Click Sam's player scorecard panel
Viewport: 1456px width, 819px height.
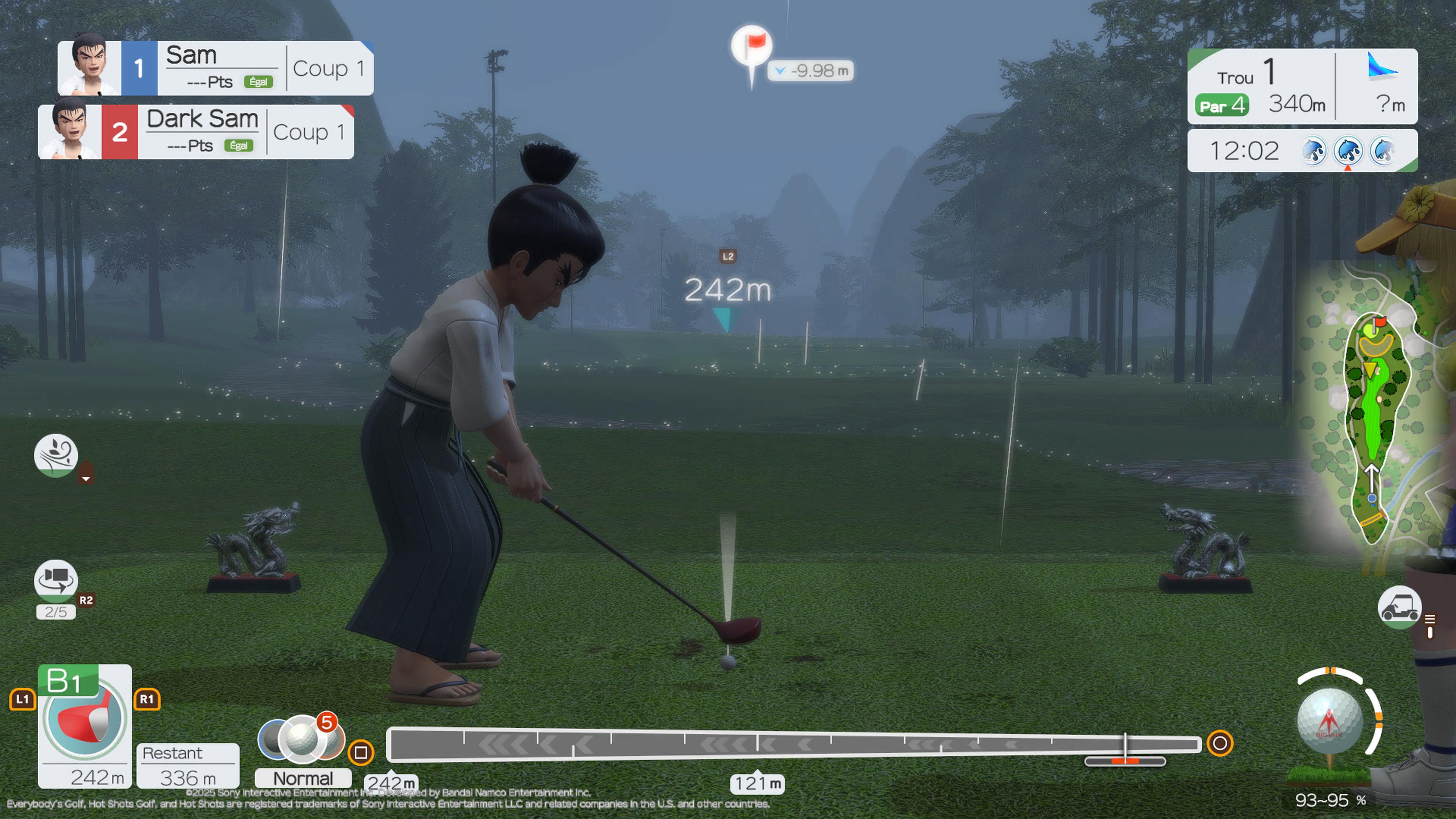[x=215, y=68]
